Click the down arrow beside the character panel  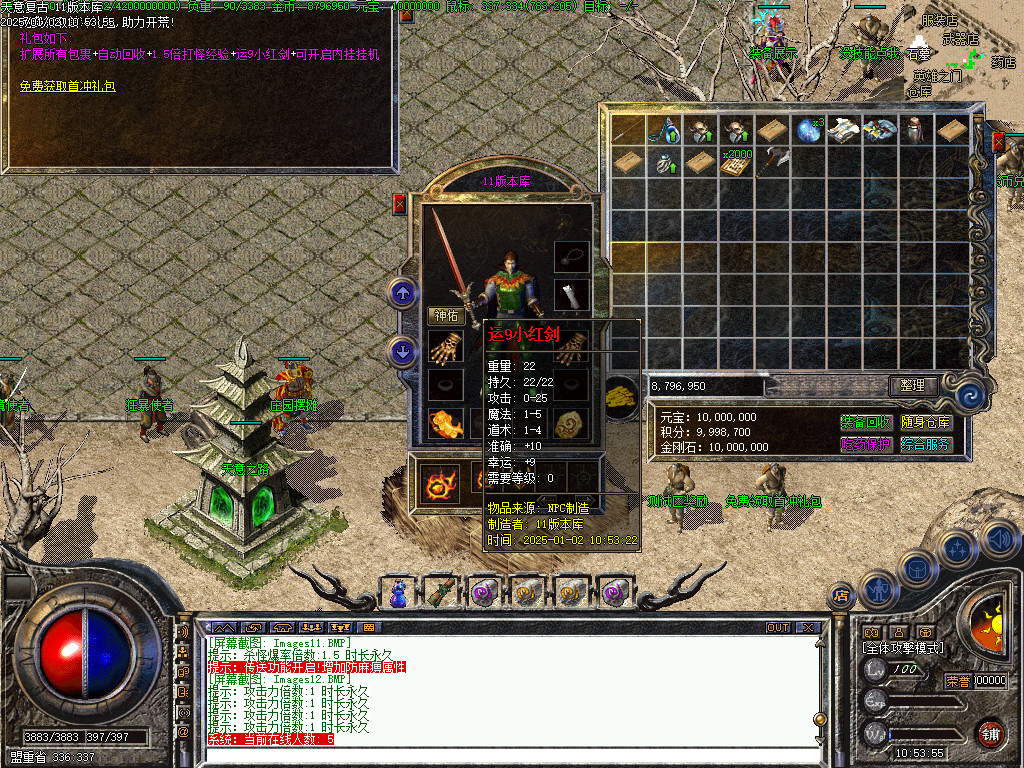pyautogui.click(x=402, y=351)
